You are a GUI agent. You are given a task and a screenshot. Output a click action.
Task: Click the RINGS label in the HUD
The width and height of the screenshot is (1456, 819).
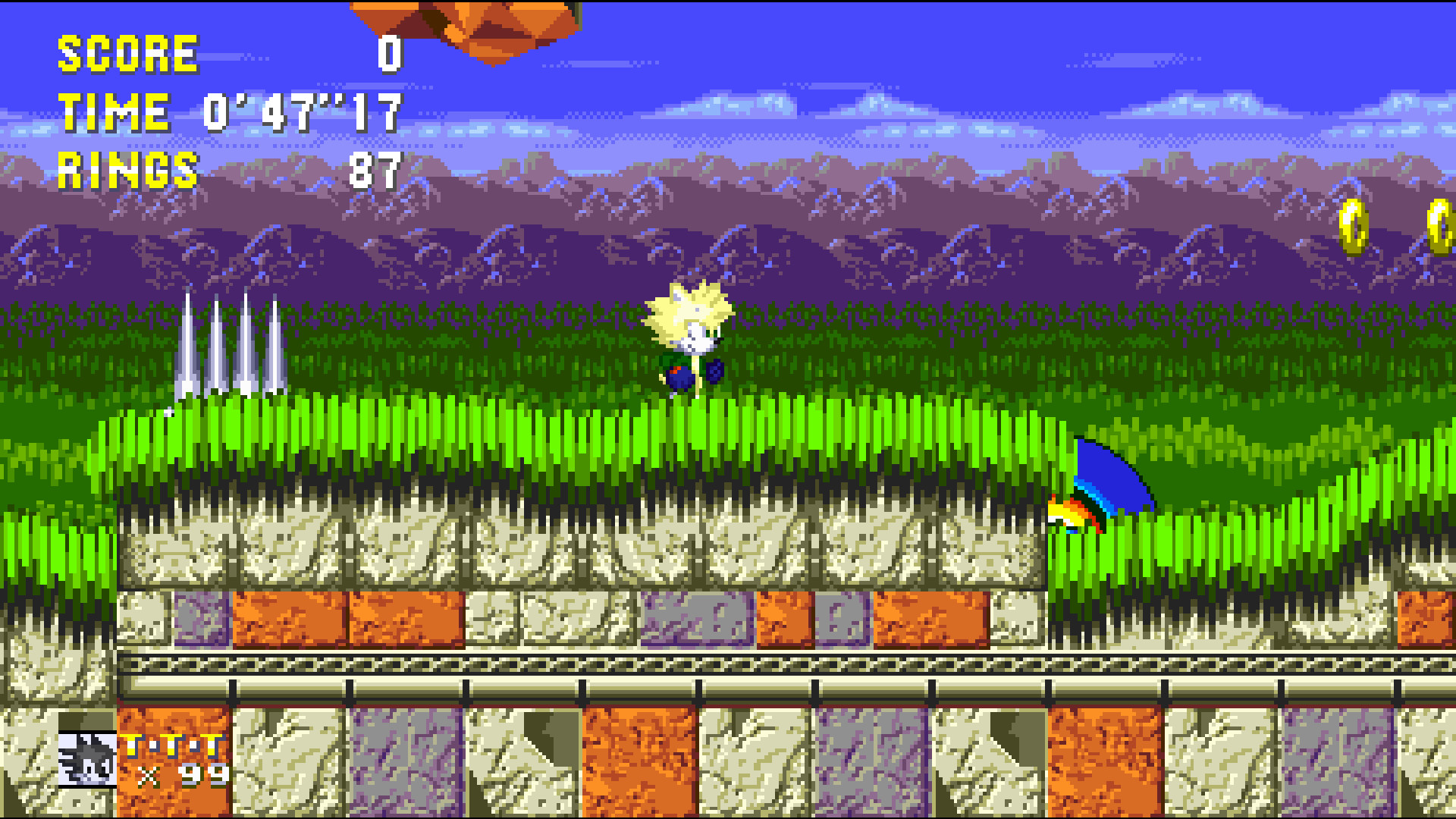tap(127, 171)
